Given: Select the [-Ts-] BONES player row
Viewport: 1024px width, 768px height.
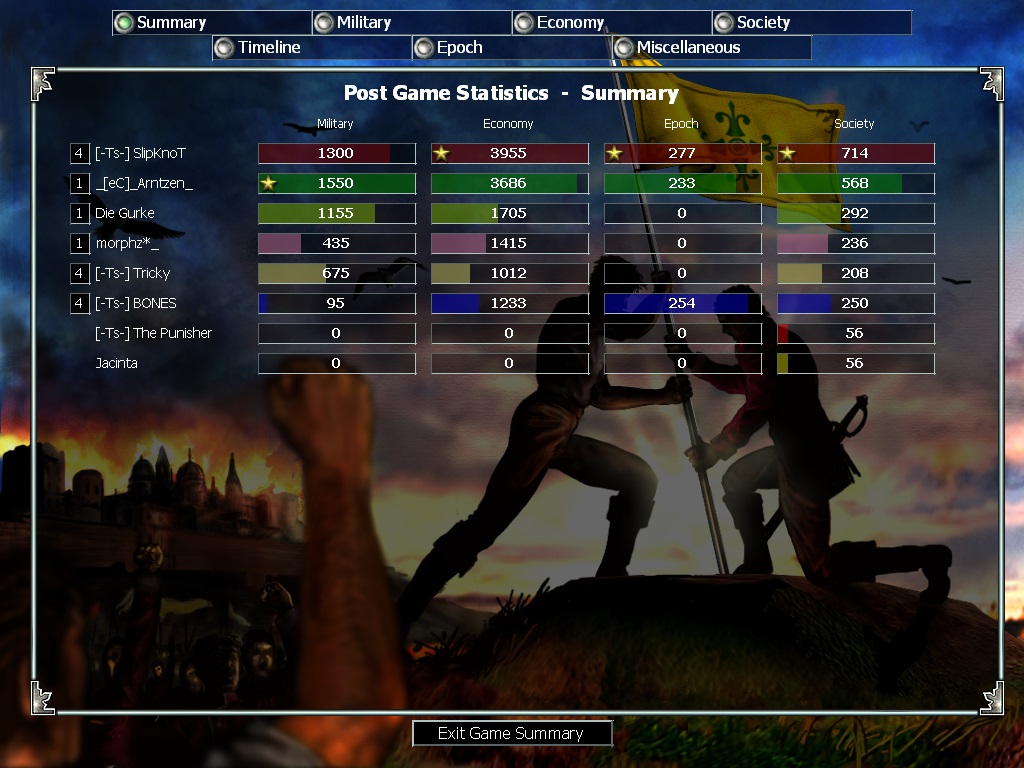Looking at the screenshot, I should (135, 304).
